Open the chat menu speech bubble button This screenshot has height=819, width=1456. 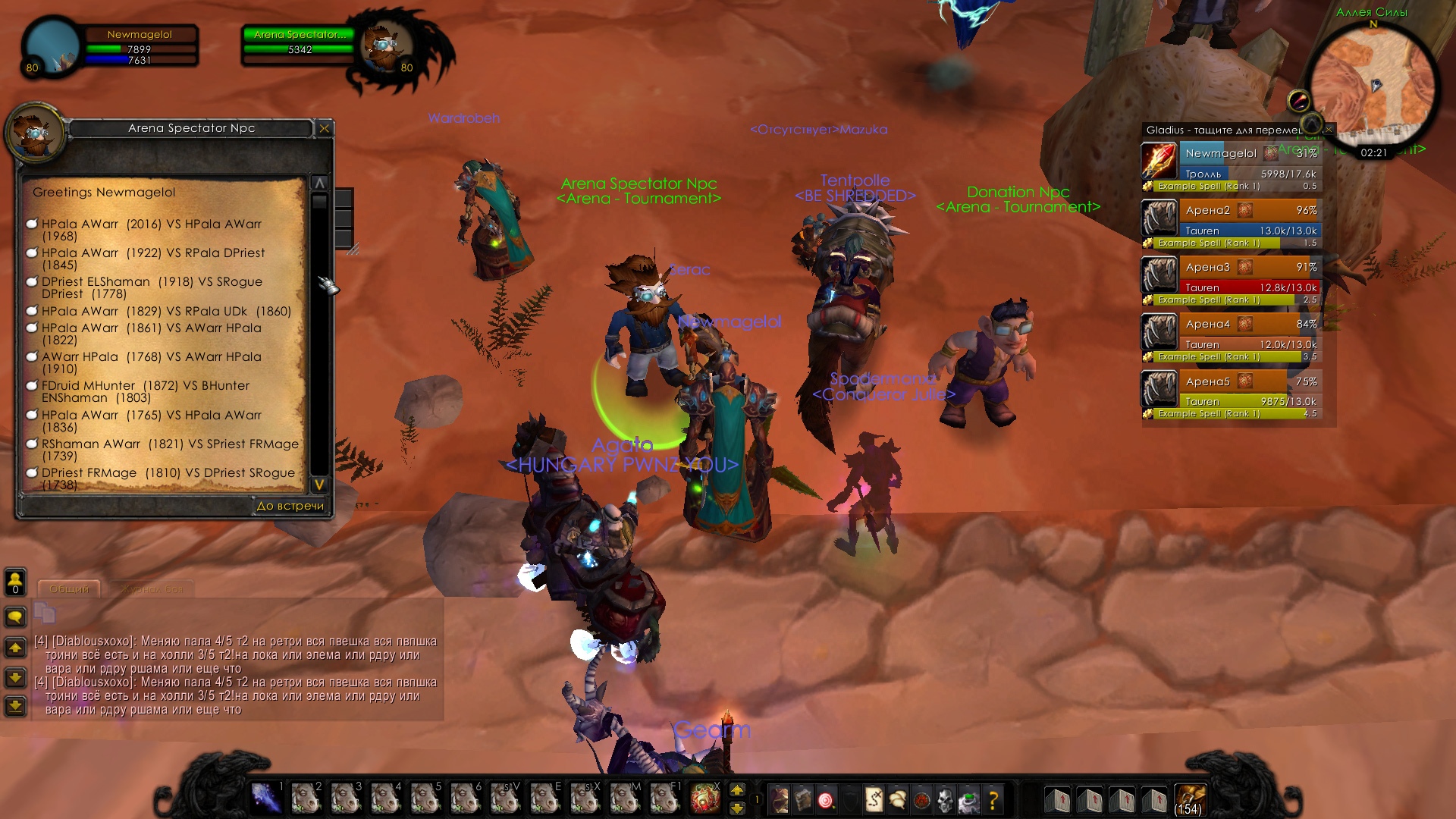coord(15,617)
